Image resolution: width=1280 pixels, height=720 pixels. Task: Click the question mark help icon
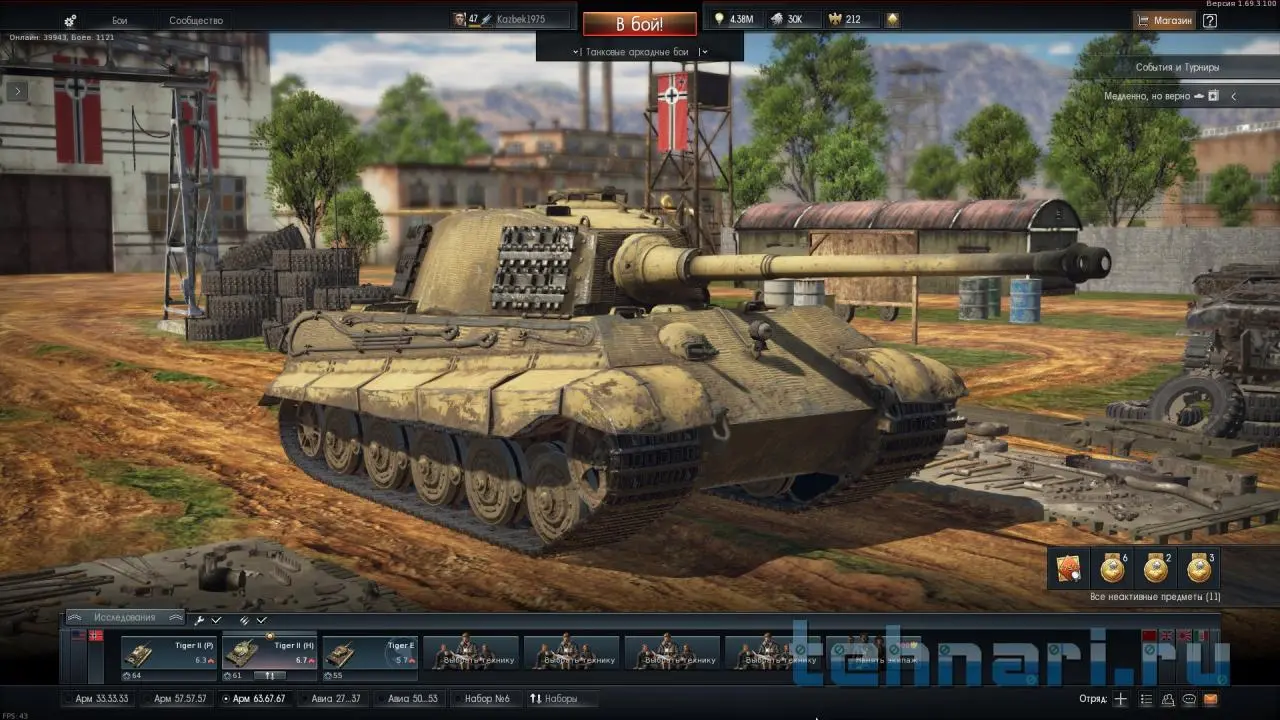tap(1210, 20)
